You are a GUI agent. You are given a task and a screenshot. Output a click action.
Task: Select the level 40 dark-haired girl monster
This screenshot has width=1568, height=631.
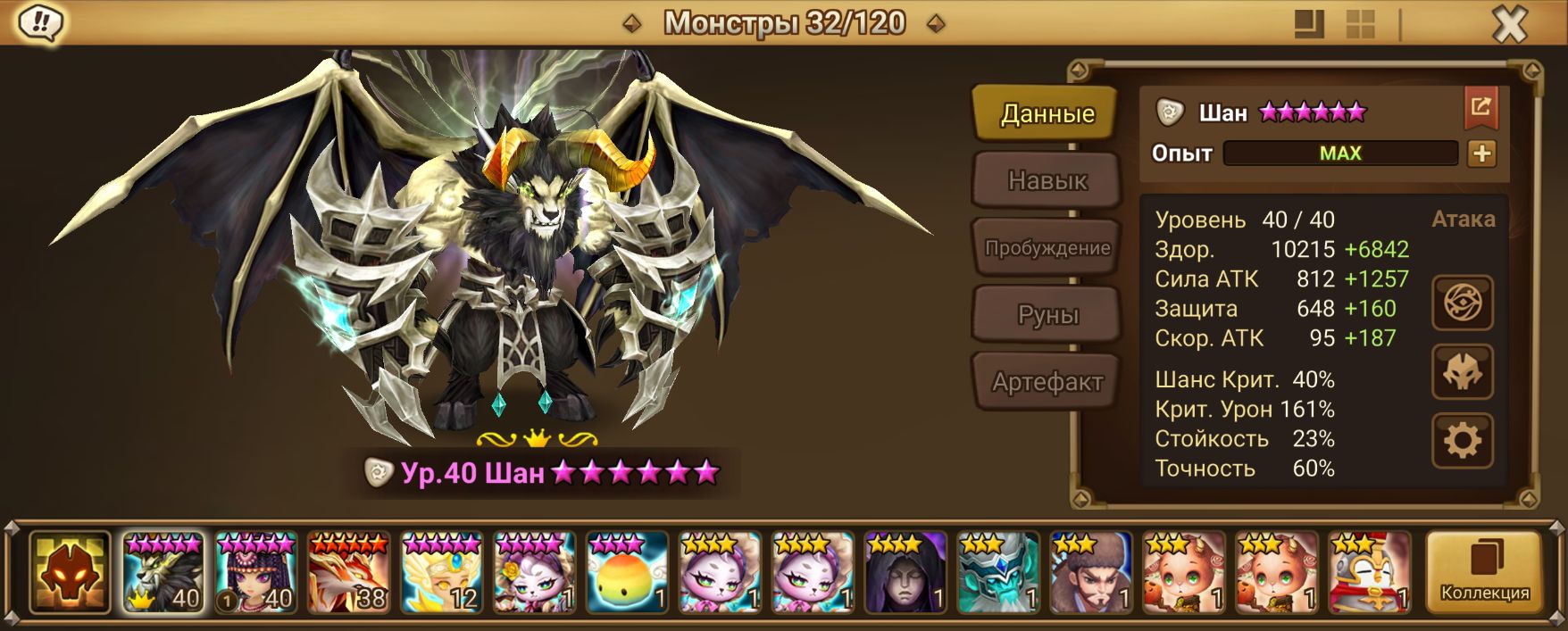tap(256, 572)
